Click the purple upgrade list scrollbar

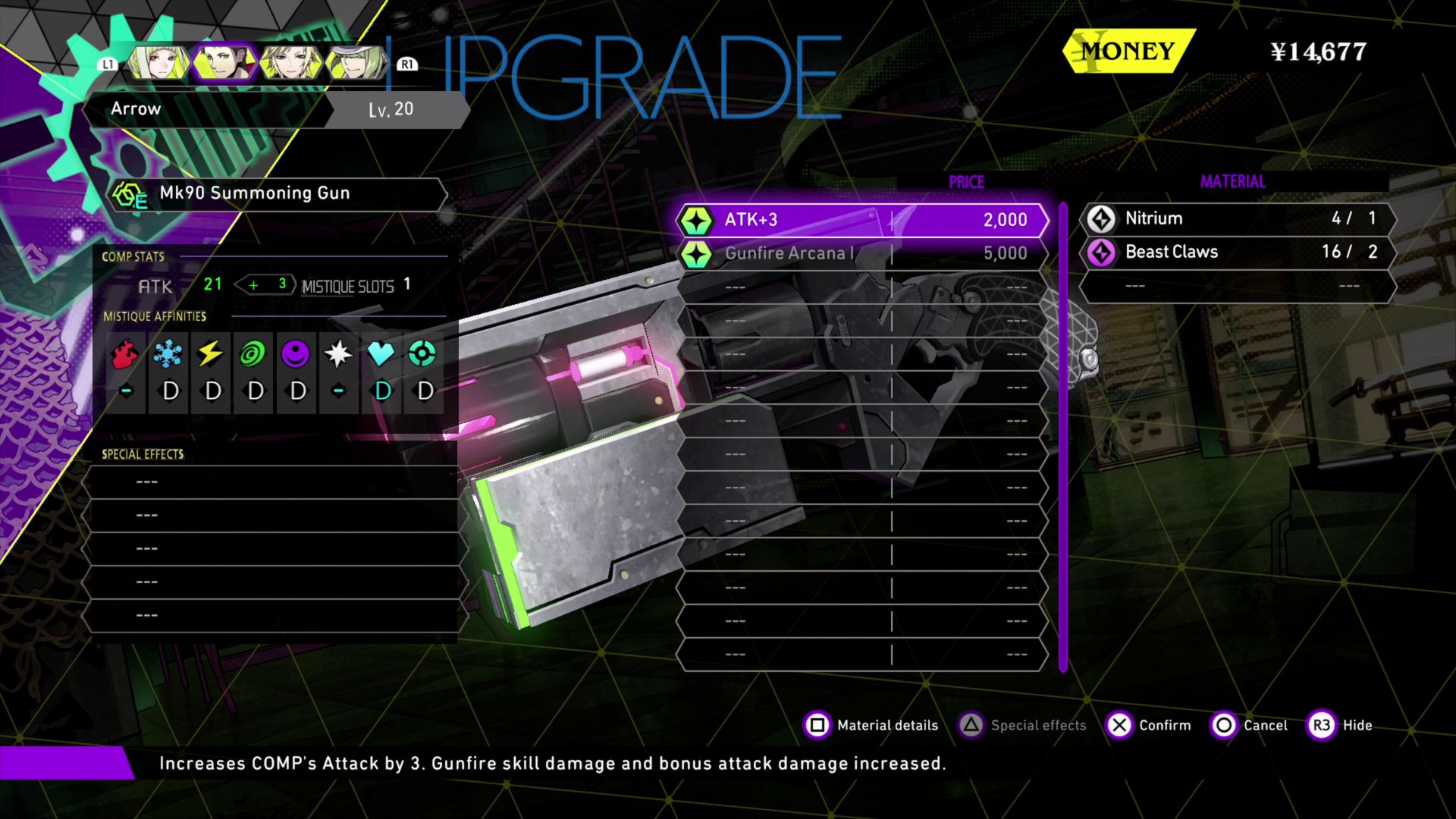[x=1063, y=437]
